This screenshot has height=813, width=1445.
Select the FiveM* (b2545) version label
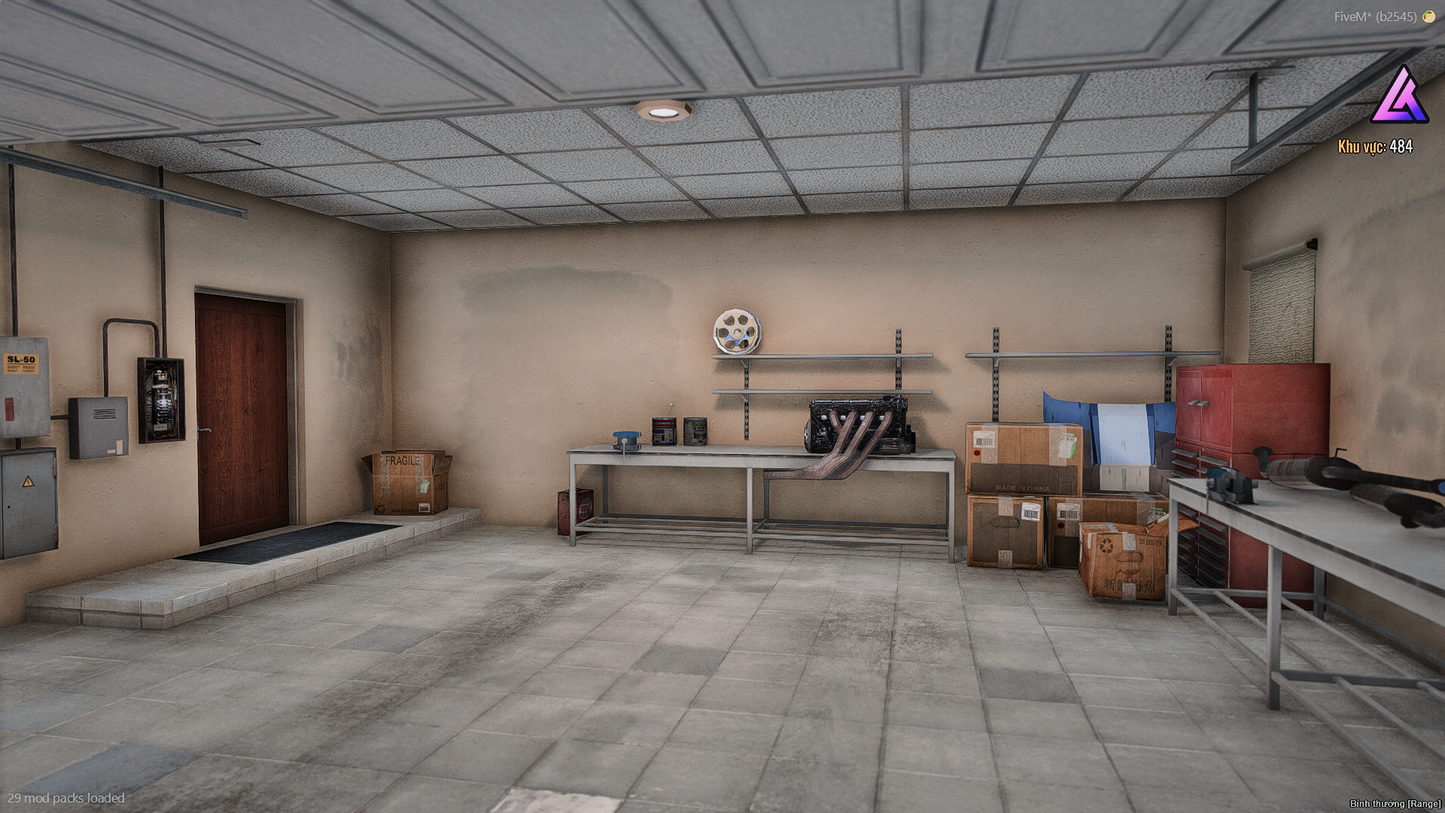1385,16
